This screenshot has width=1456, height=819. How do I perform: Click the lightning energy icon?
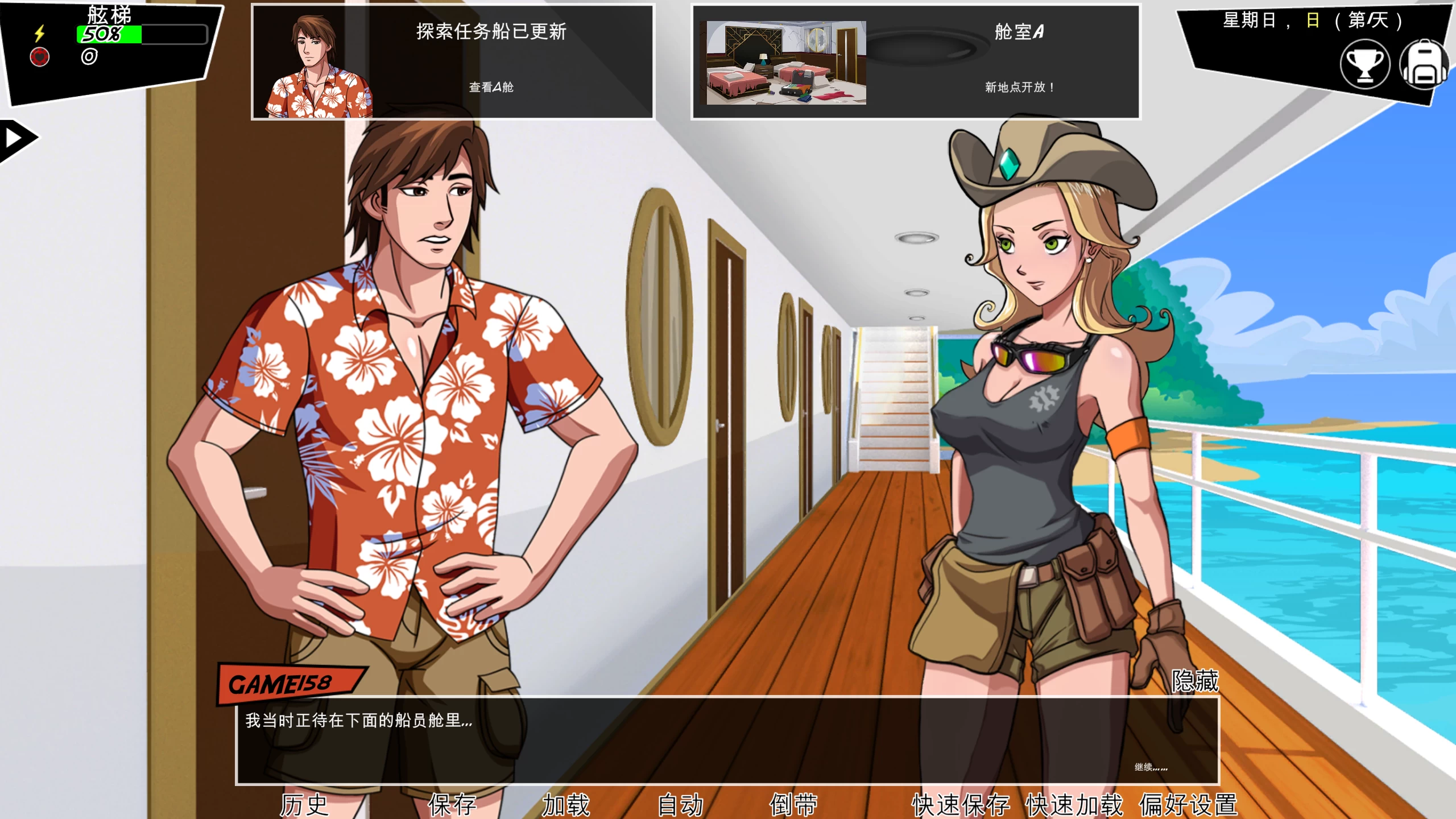coord(39,34)
